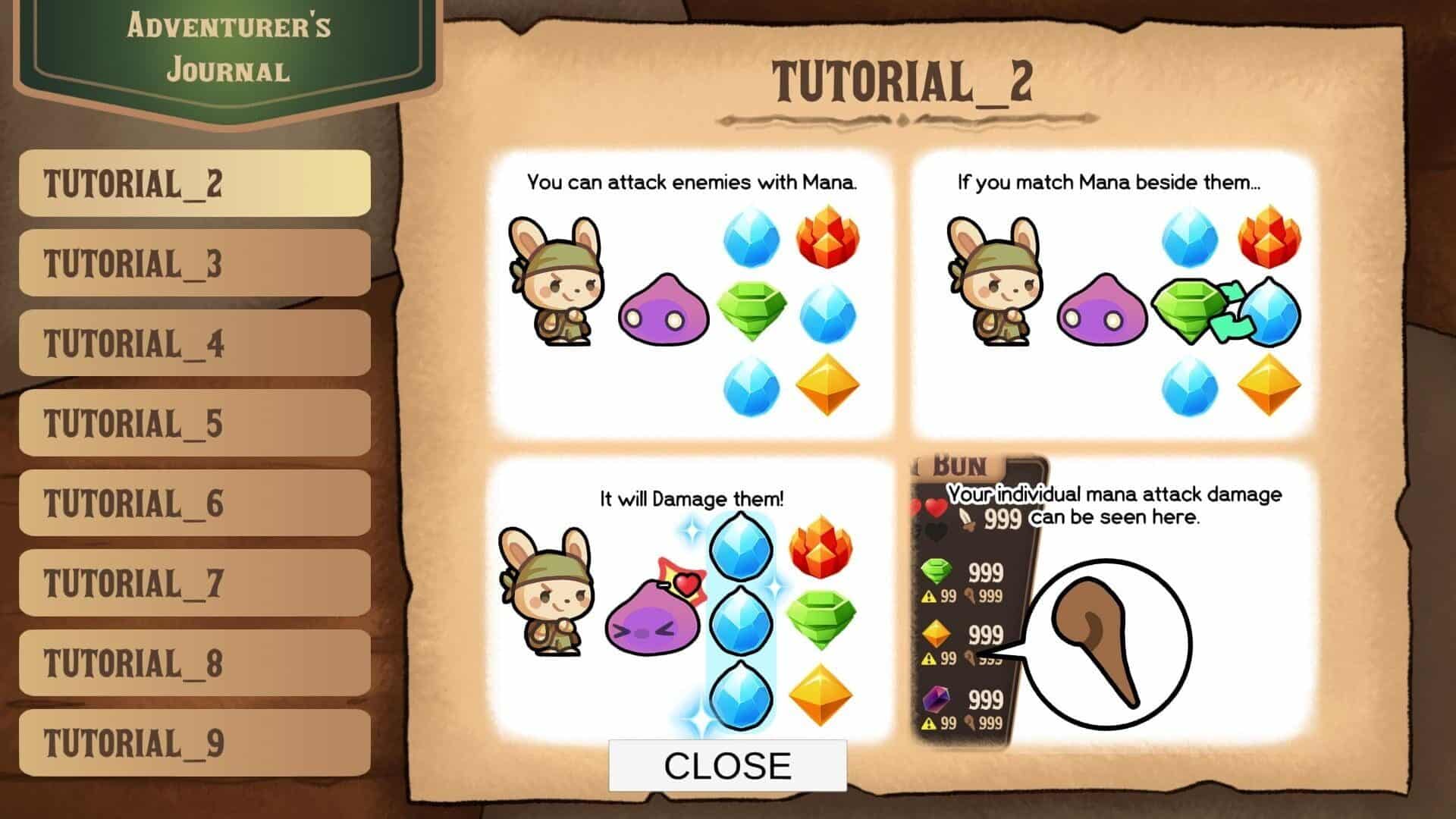Switch to the TUTORIAL_8 entry
This screenshot has width=1456, height=819.
tap(194, 664)
